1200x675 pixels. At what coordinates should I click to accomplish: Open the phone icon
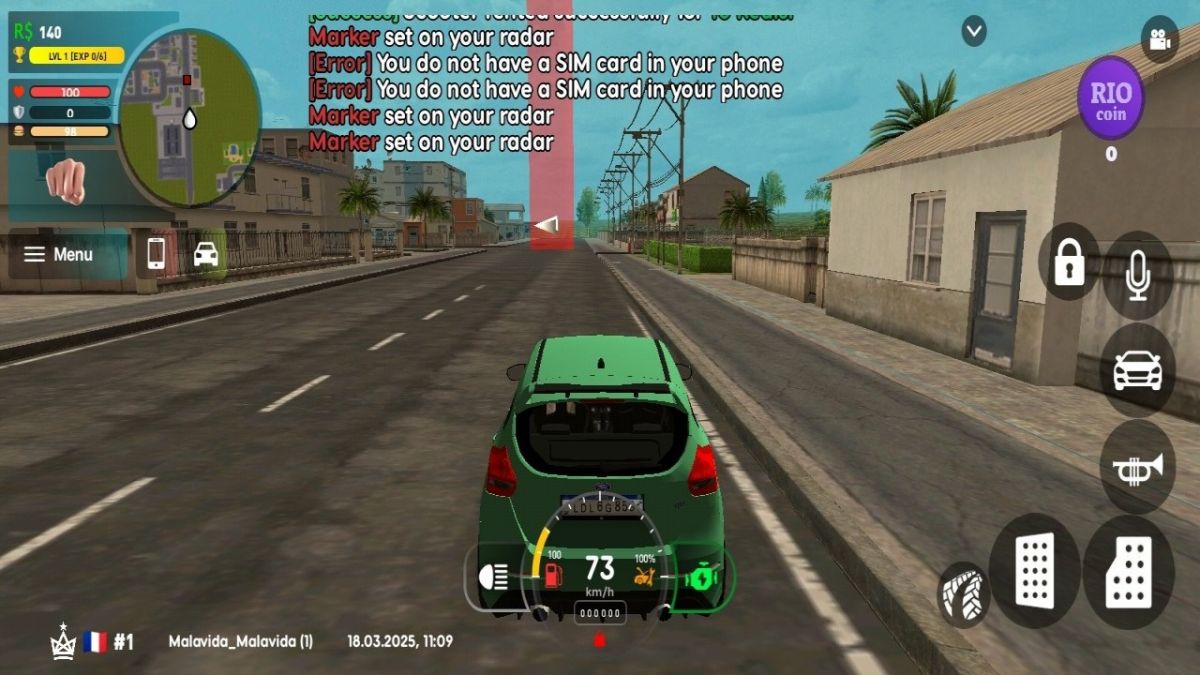point(156,253)
